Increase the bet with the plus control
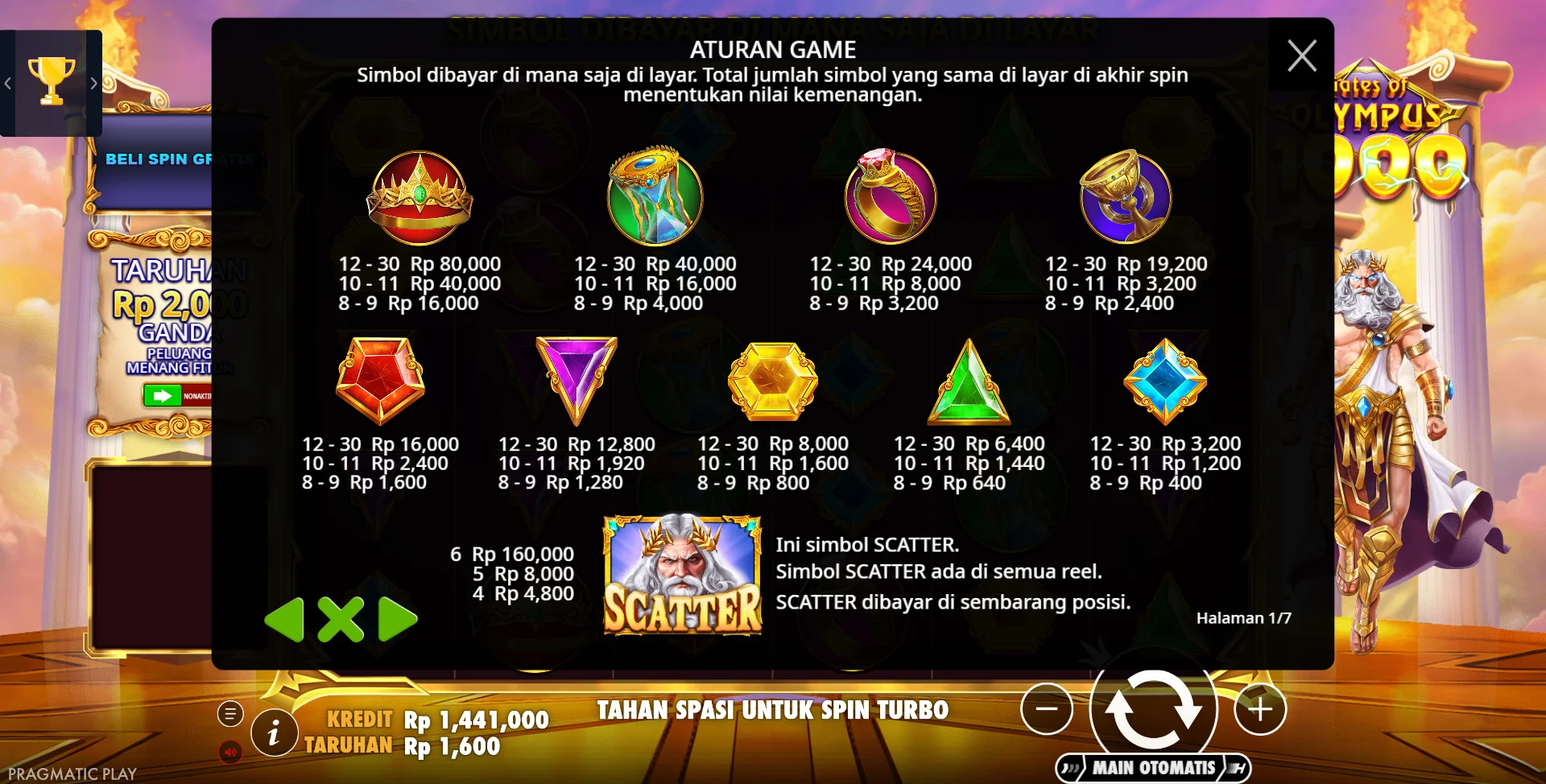 tap(1259, 709)
